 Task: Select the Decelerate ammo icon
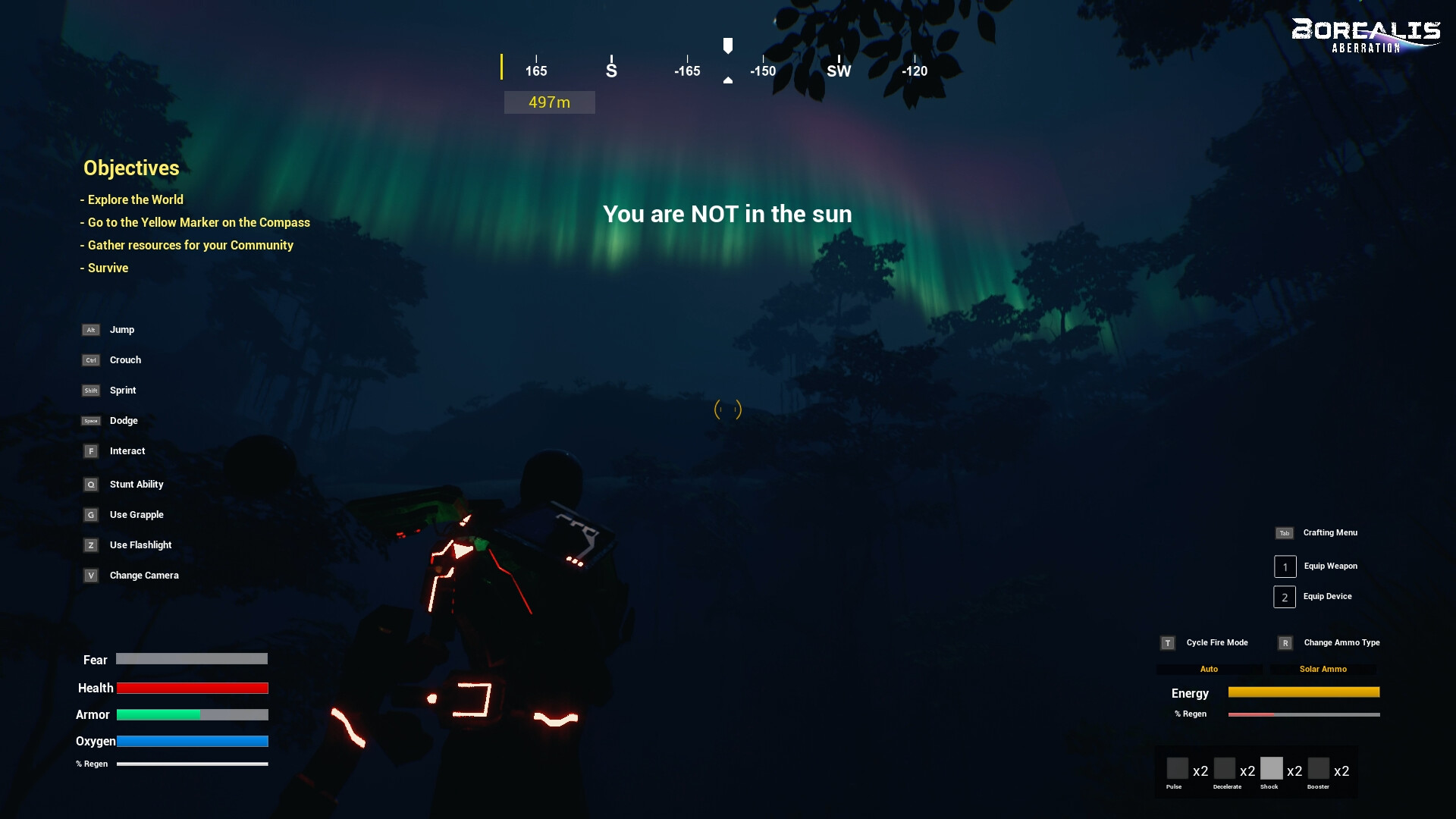coord(1224,768)
